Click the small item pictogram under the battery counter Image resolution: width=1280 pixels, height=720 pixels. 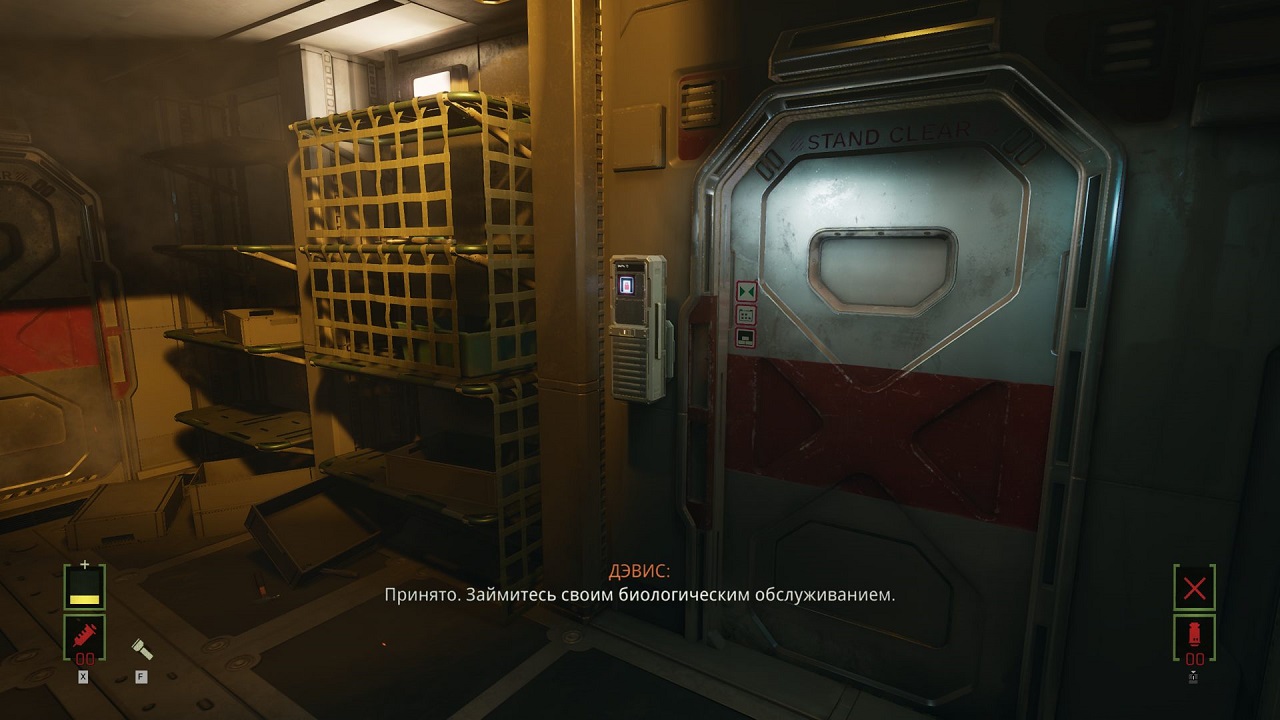[1193, 675]
